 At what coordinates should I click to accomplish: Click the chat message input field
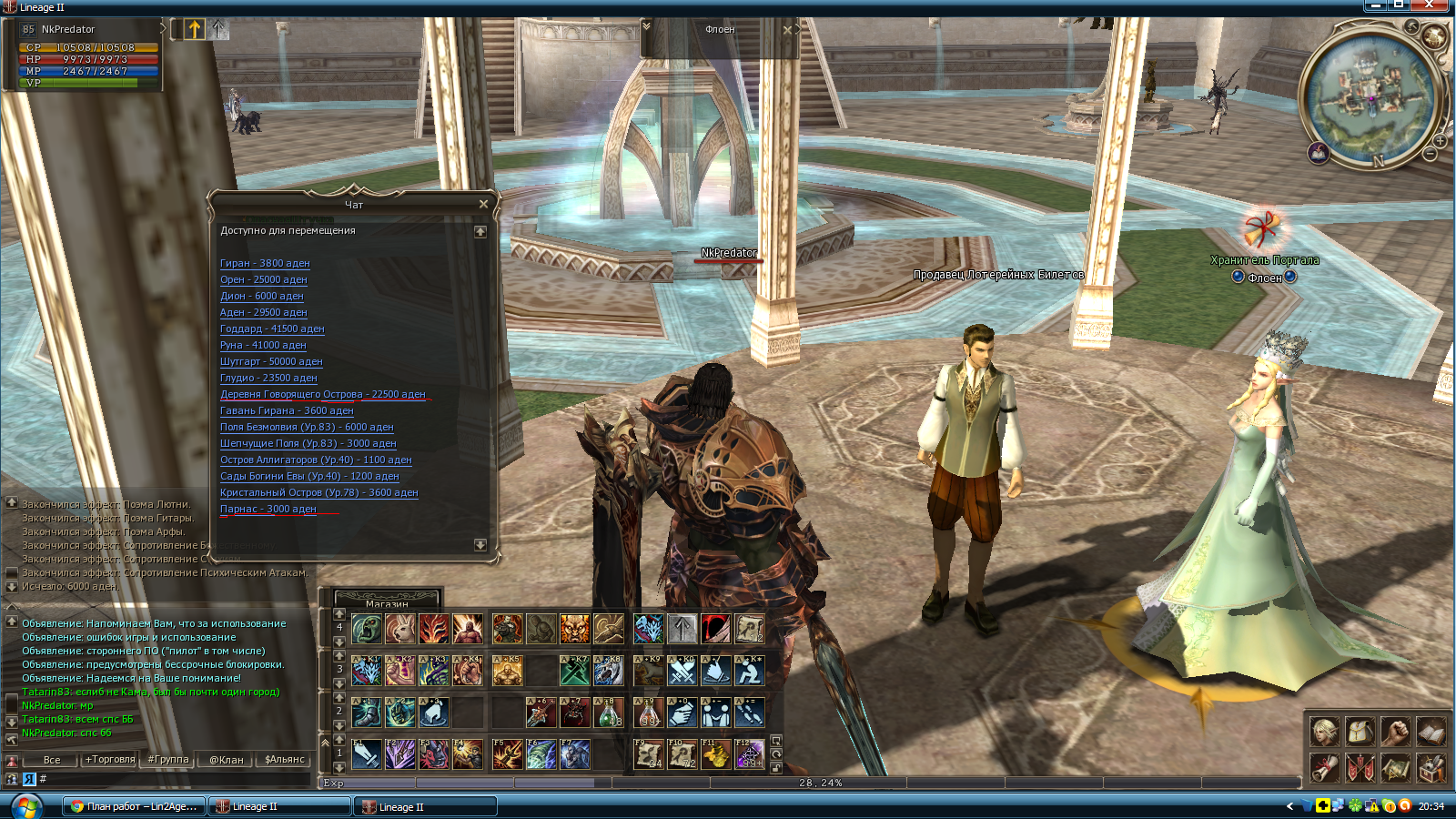point(173,779)
